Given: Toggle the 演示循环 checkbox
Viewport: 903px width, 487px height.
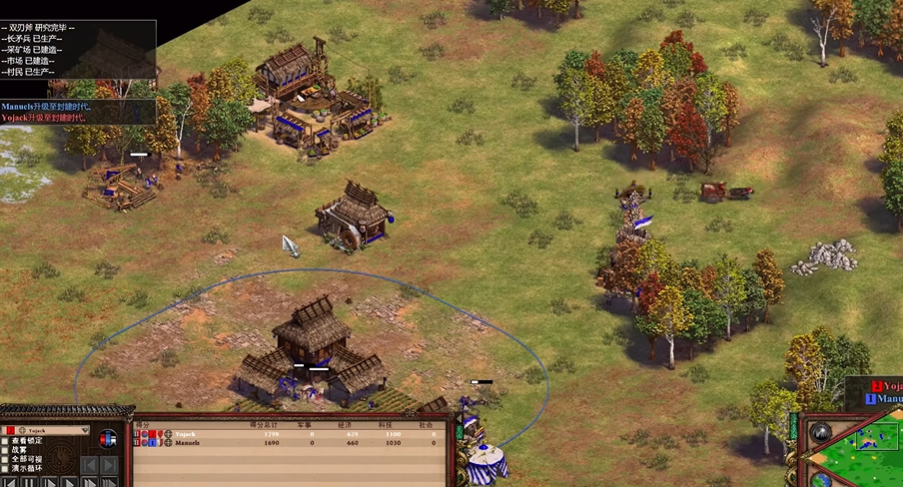Looking at the screenshot, I should [x=6, y=468].
